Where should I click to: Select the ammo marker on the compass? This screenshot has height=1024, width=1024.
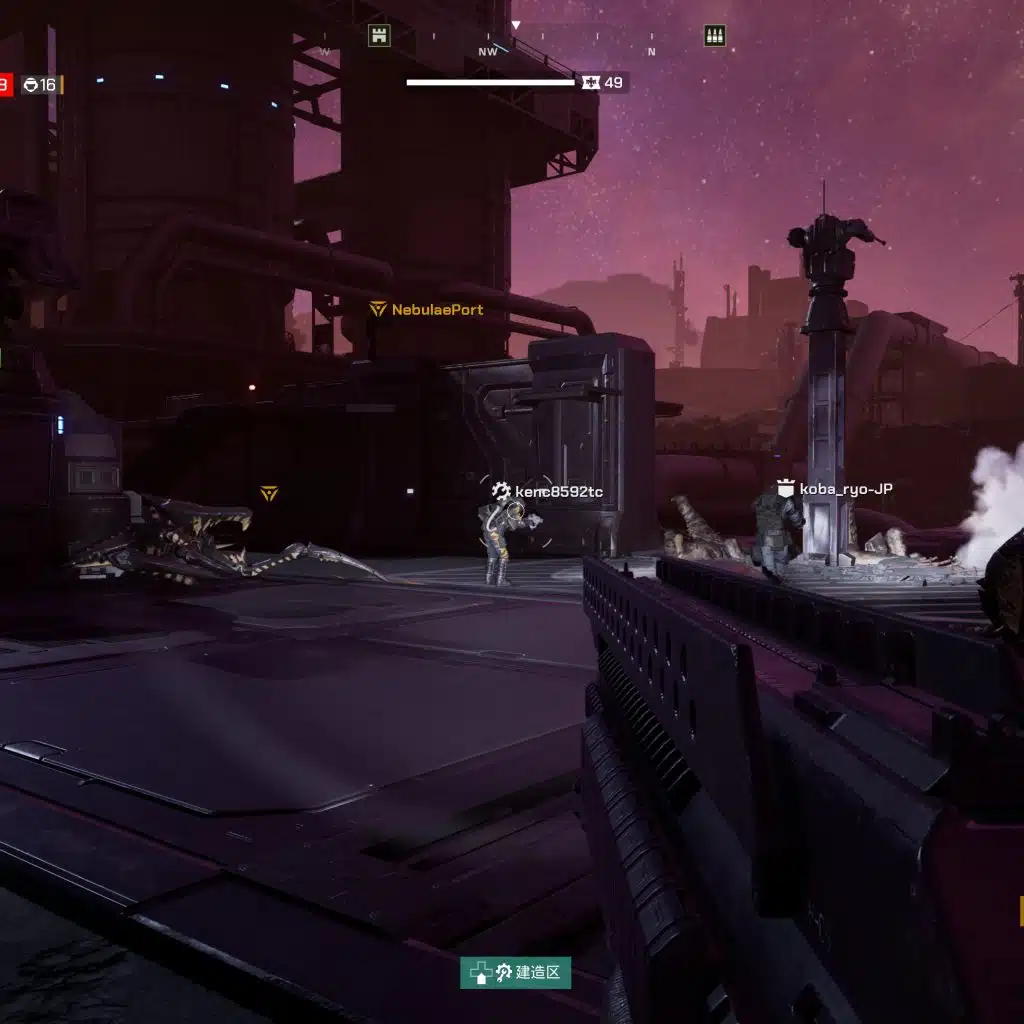pyautogui.click(x=714, y=36)
